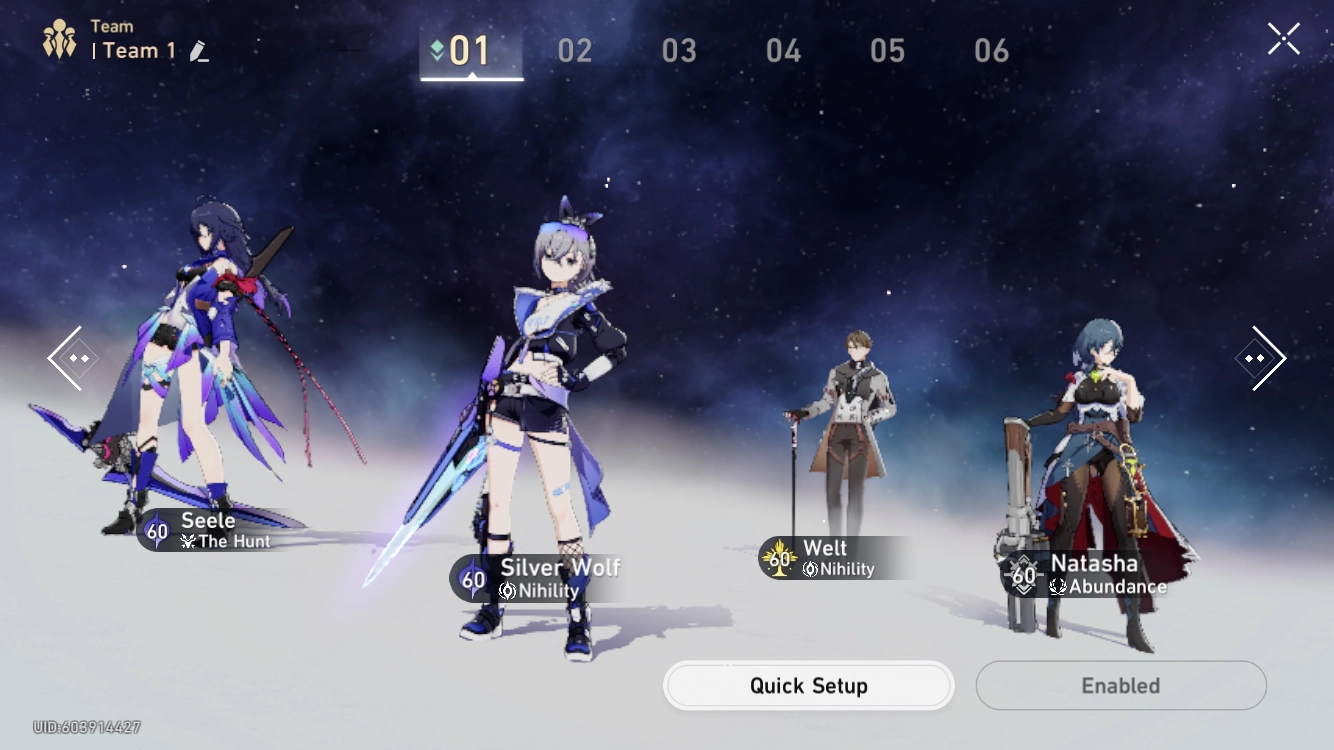This screenshot has width=1334, height=750.
Task: Switch to team tab 03
Action: point(678,50)
